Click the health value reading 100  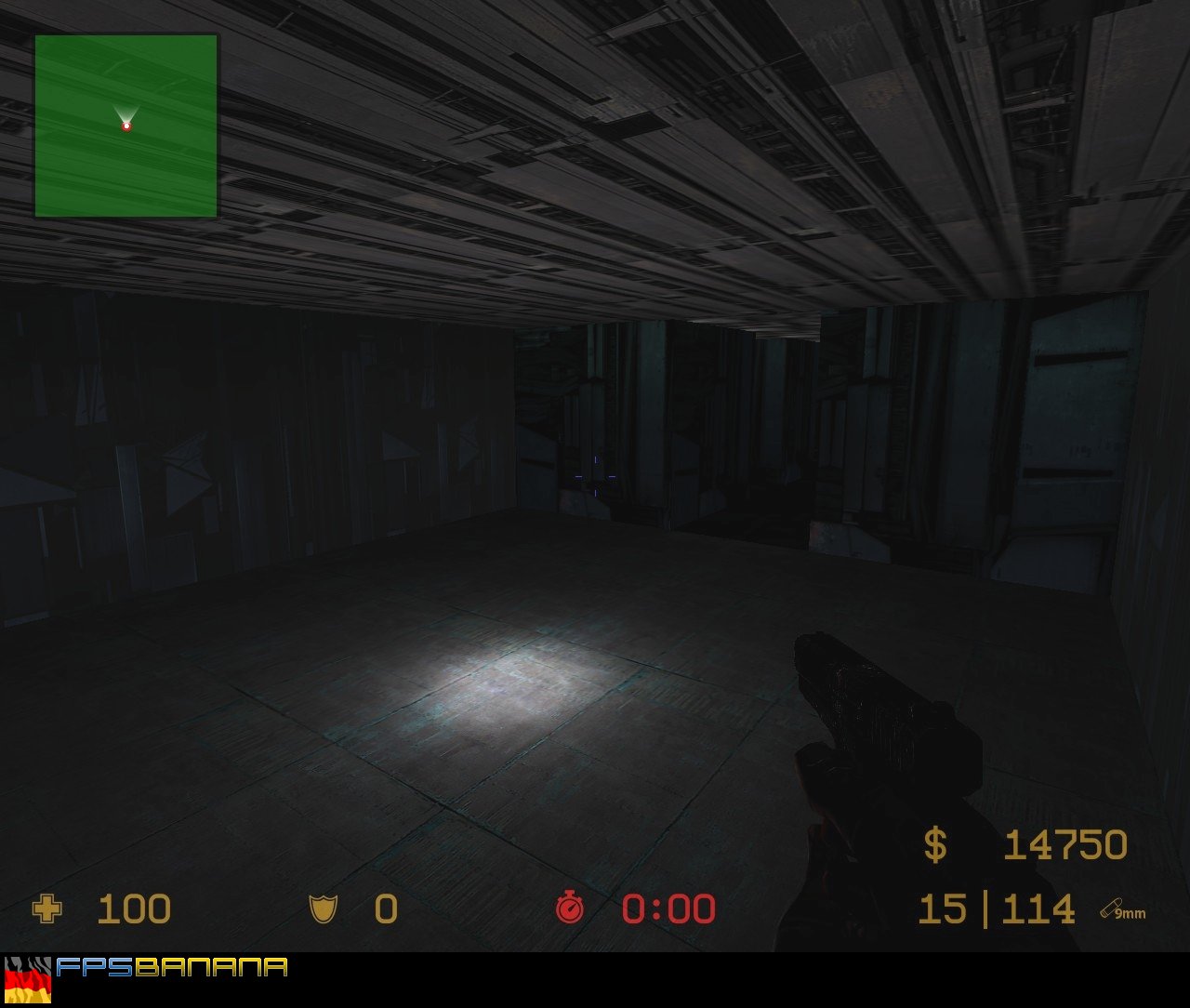(x=134, y=909)
